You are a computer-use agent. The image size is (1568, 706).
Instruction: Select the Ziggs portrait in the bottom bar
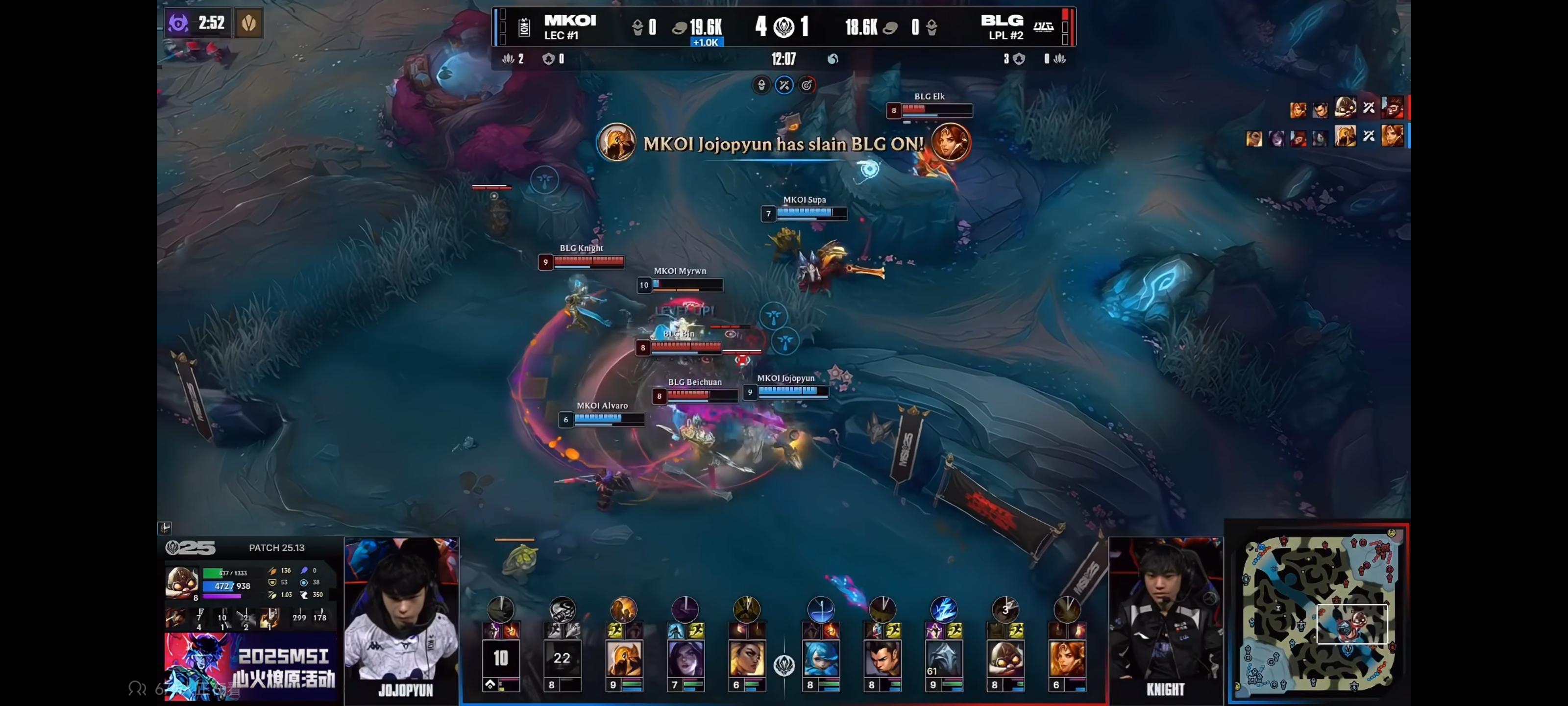coord(1005,659)
